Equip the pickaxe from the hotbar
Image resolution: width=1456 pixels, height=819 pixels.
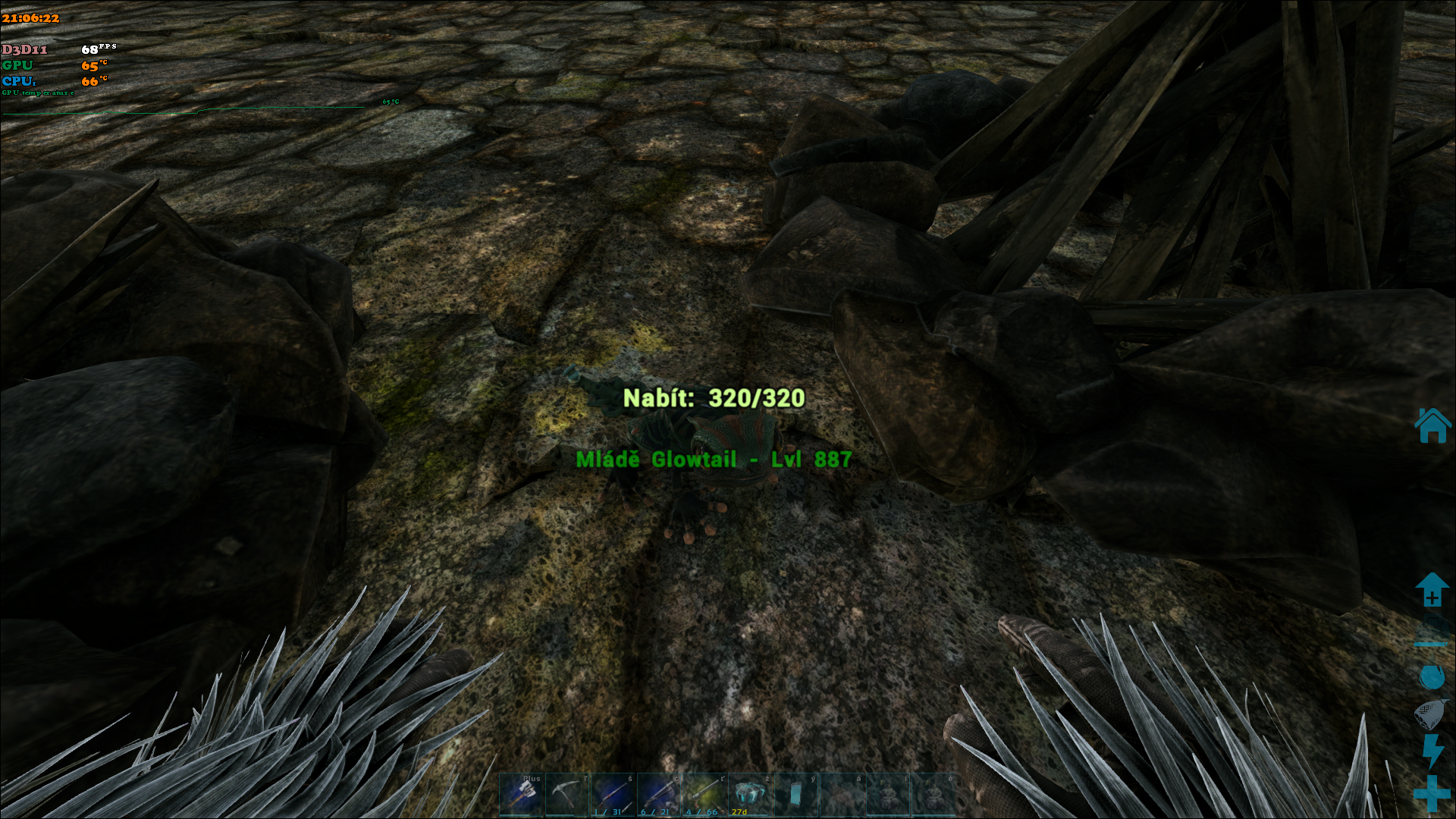tap(566, 795)
